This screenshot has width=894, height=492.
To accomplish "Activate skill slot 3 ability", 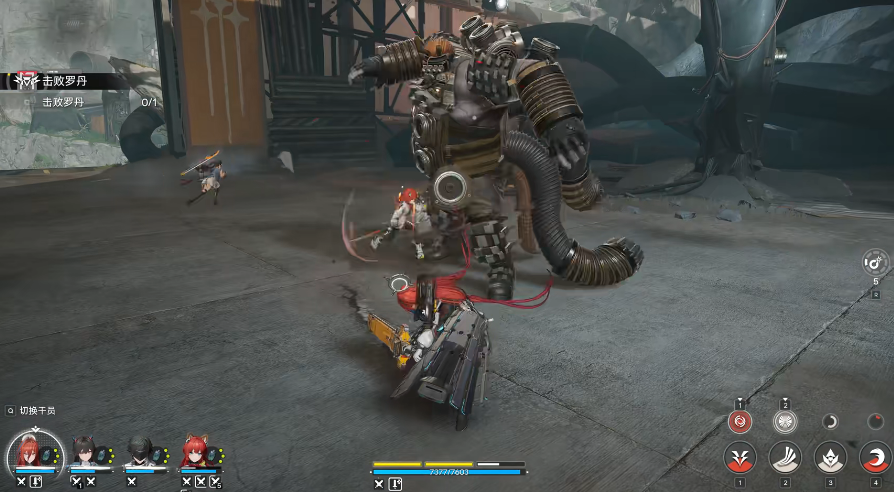I will tap(830, 459).
